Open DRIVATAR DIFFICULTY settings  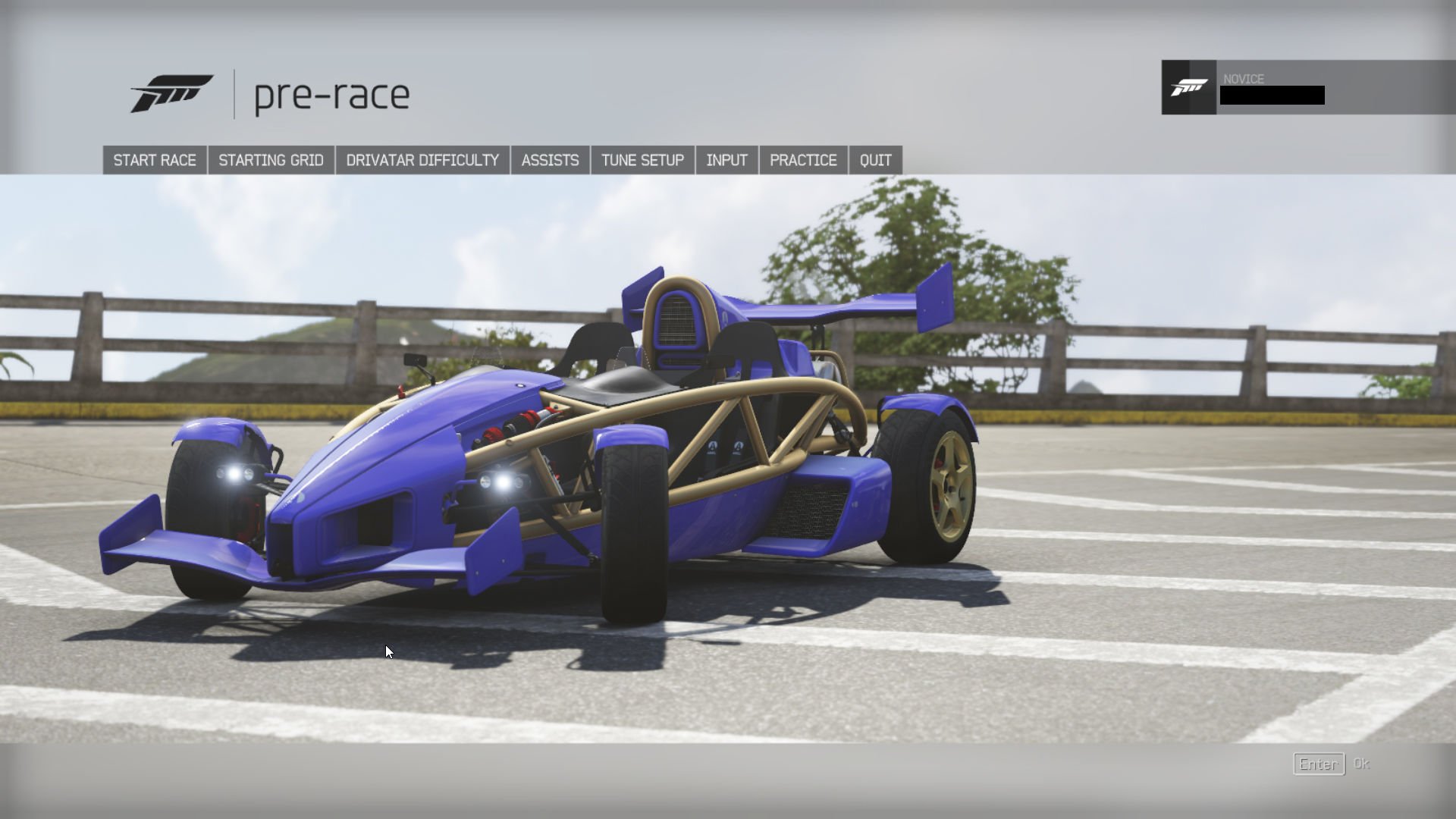tap(422, 159)
